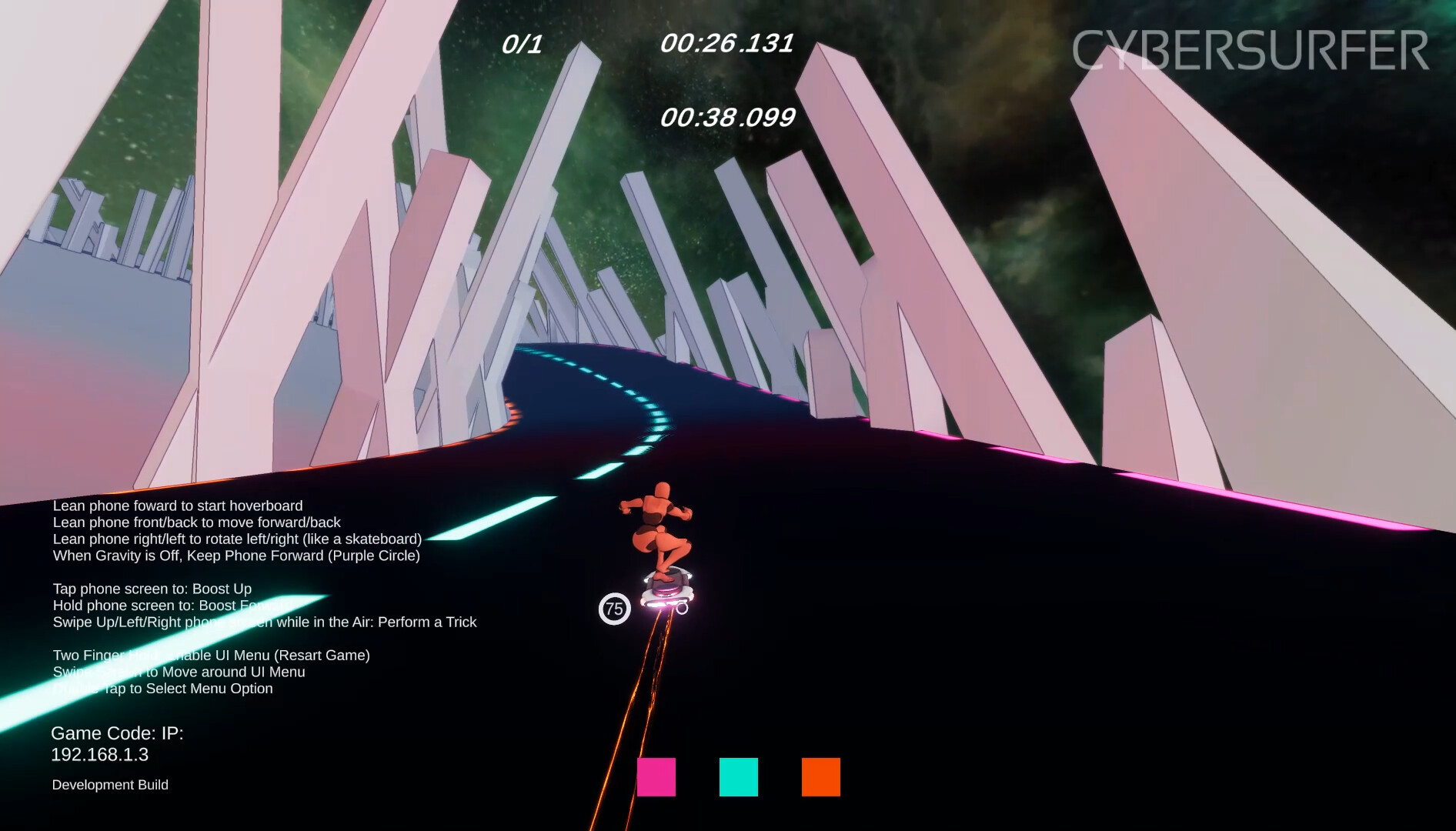The image size is (1456, 831).
Task: Click the 75 speed indicator badge
Action: pos(614,608)
